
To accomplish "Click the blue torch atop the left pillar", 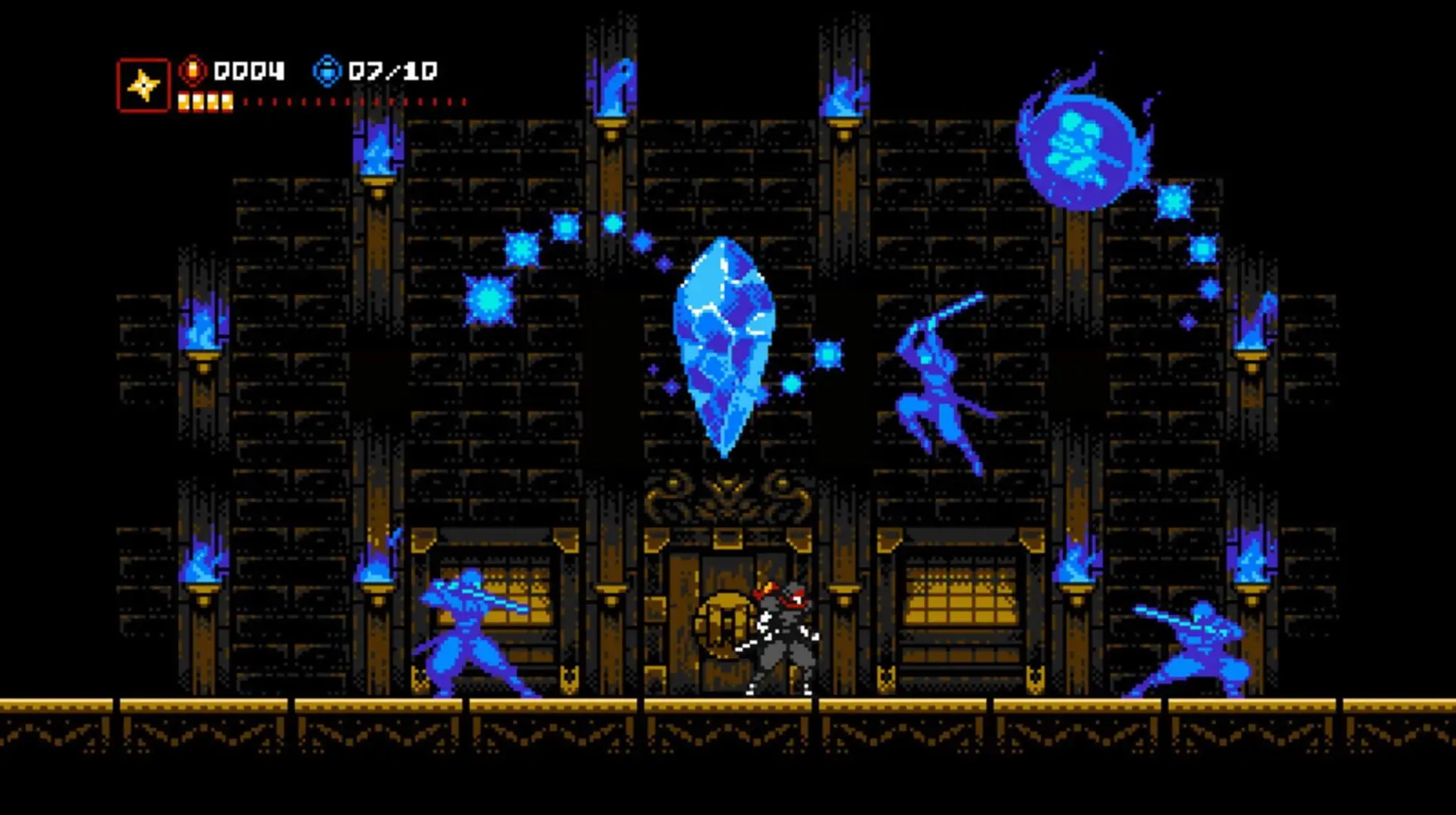I will [379, 158].
